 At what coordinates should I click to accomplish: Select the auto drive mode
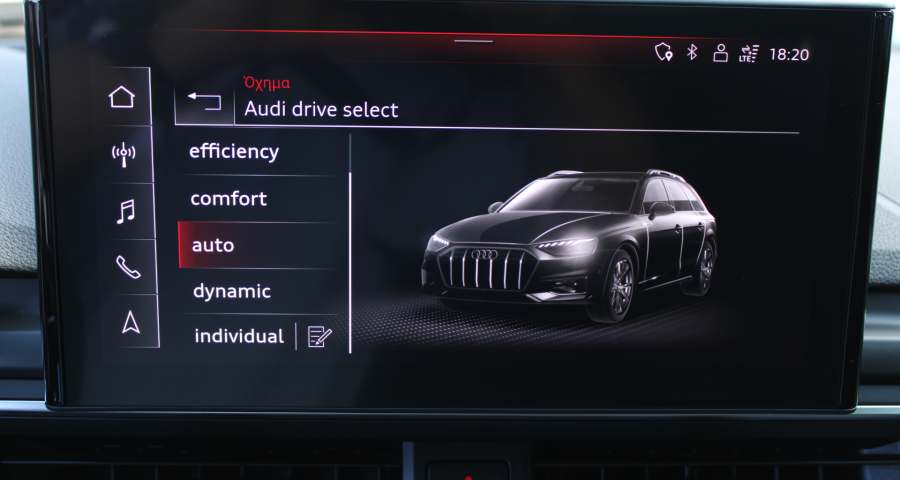[214, 245]
